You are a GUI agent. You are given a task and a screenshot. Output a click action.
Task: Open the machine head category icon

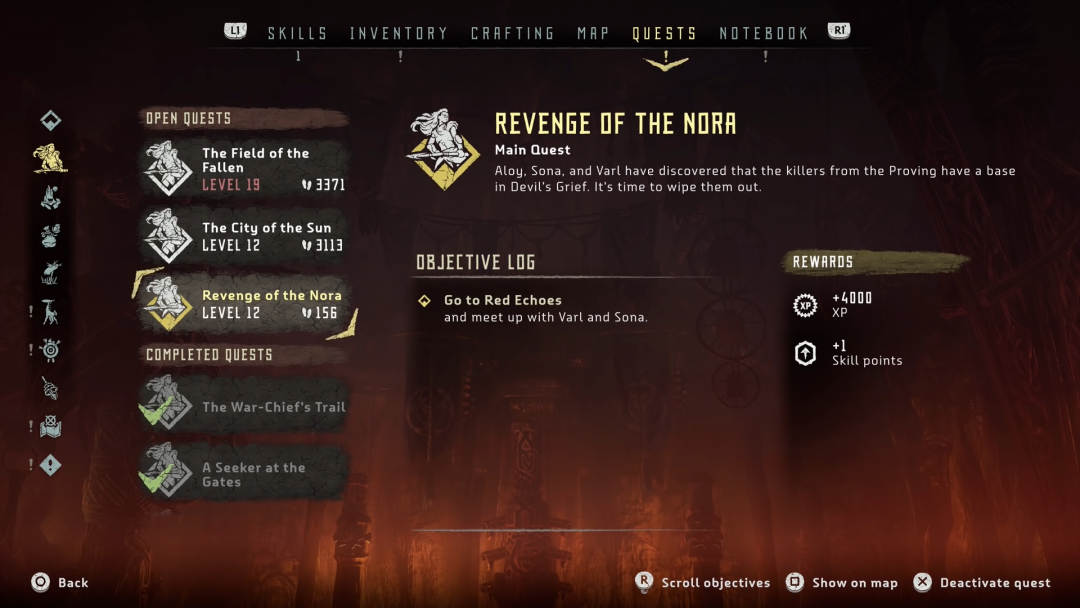50,273
